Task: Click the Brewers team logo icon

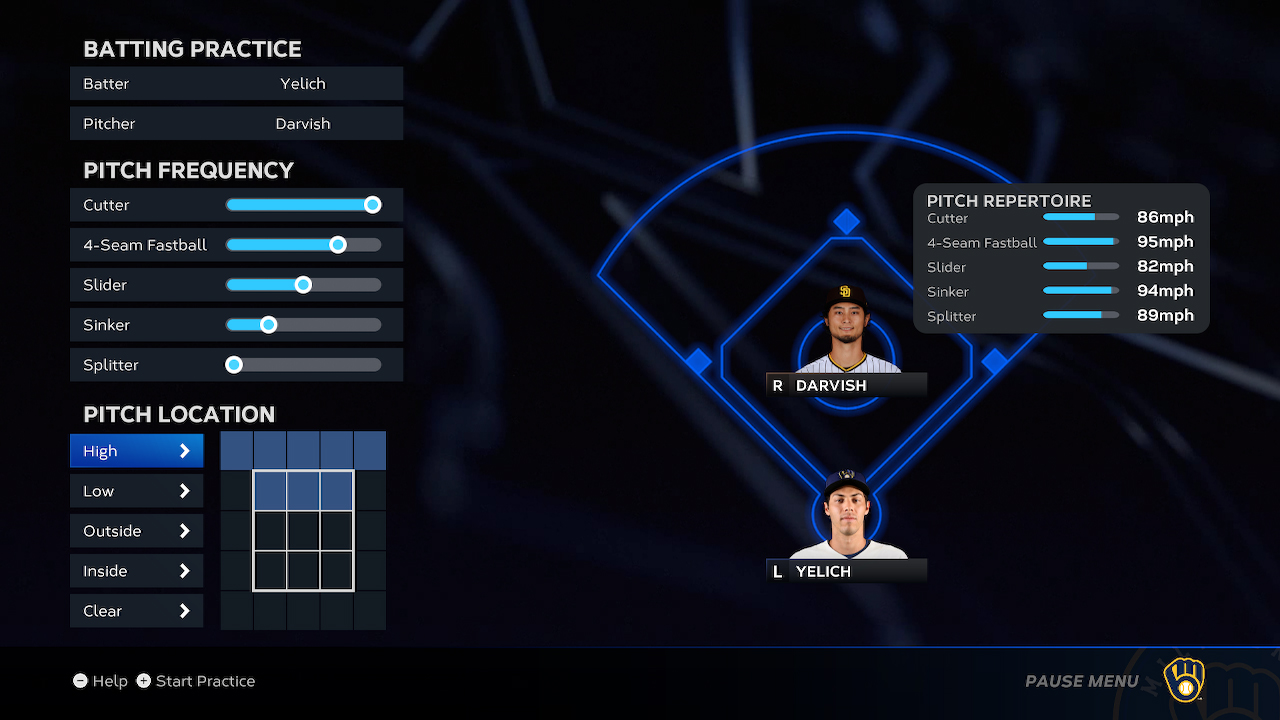Action: tap(1183, 680)
